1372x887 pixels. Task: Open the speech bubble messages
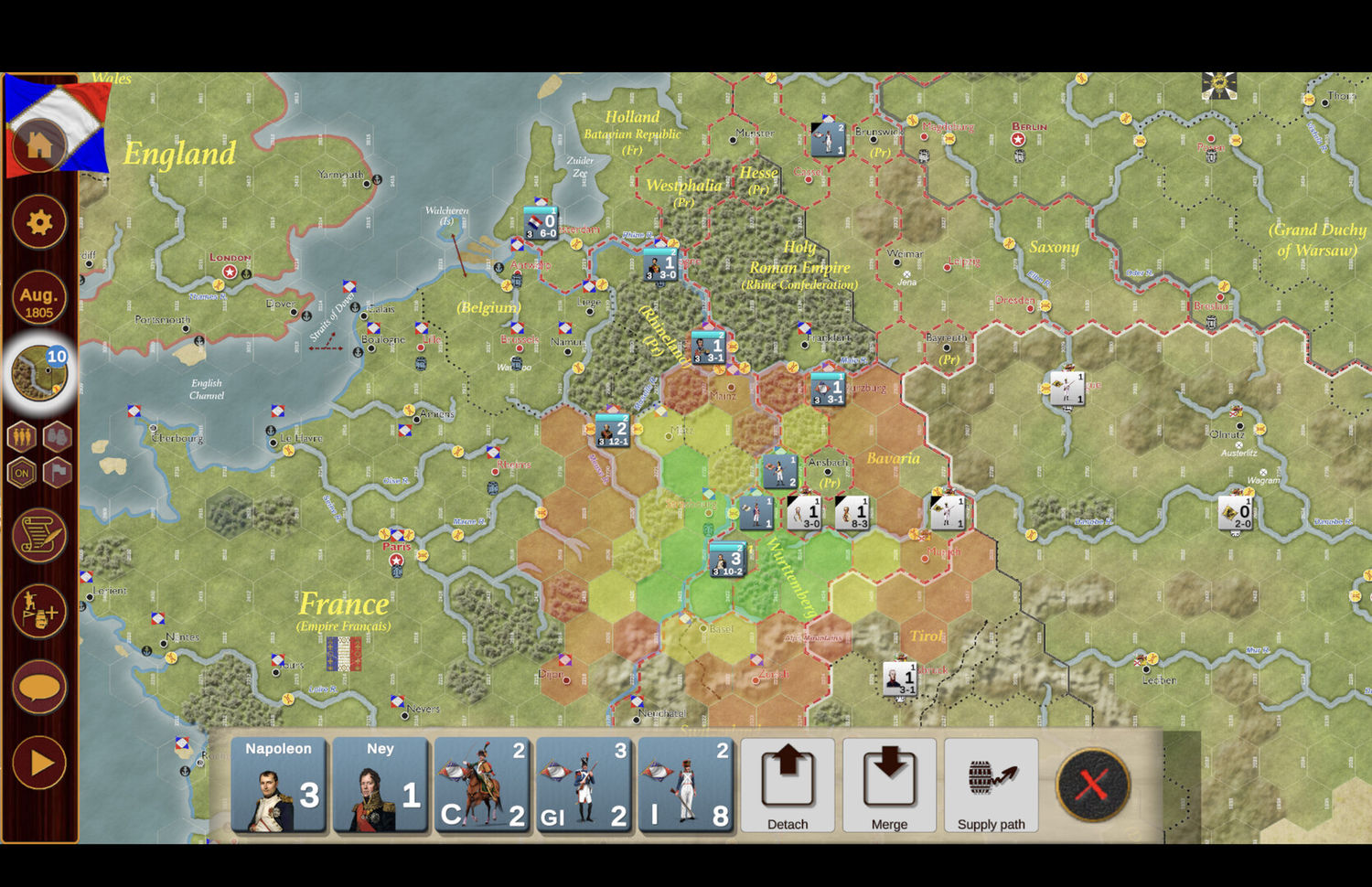tap(38, 687)
